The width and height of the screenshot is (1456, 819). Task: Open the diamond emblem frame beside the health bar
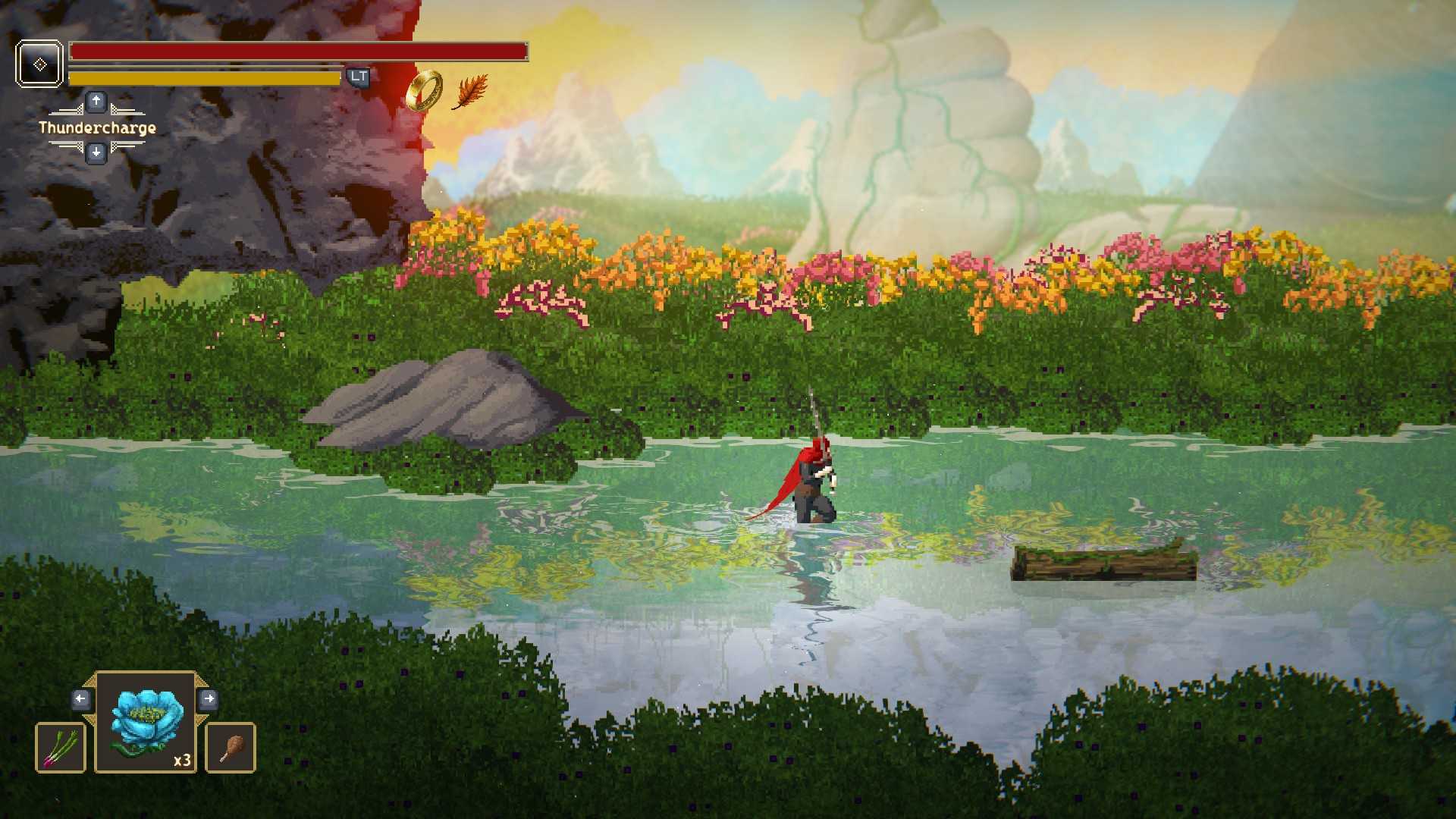39,64
